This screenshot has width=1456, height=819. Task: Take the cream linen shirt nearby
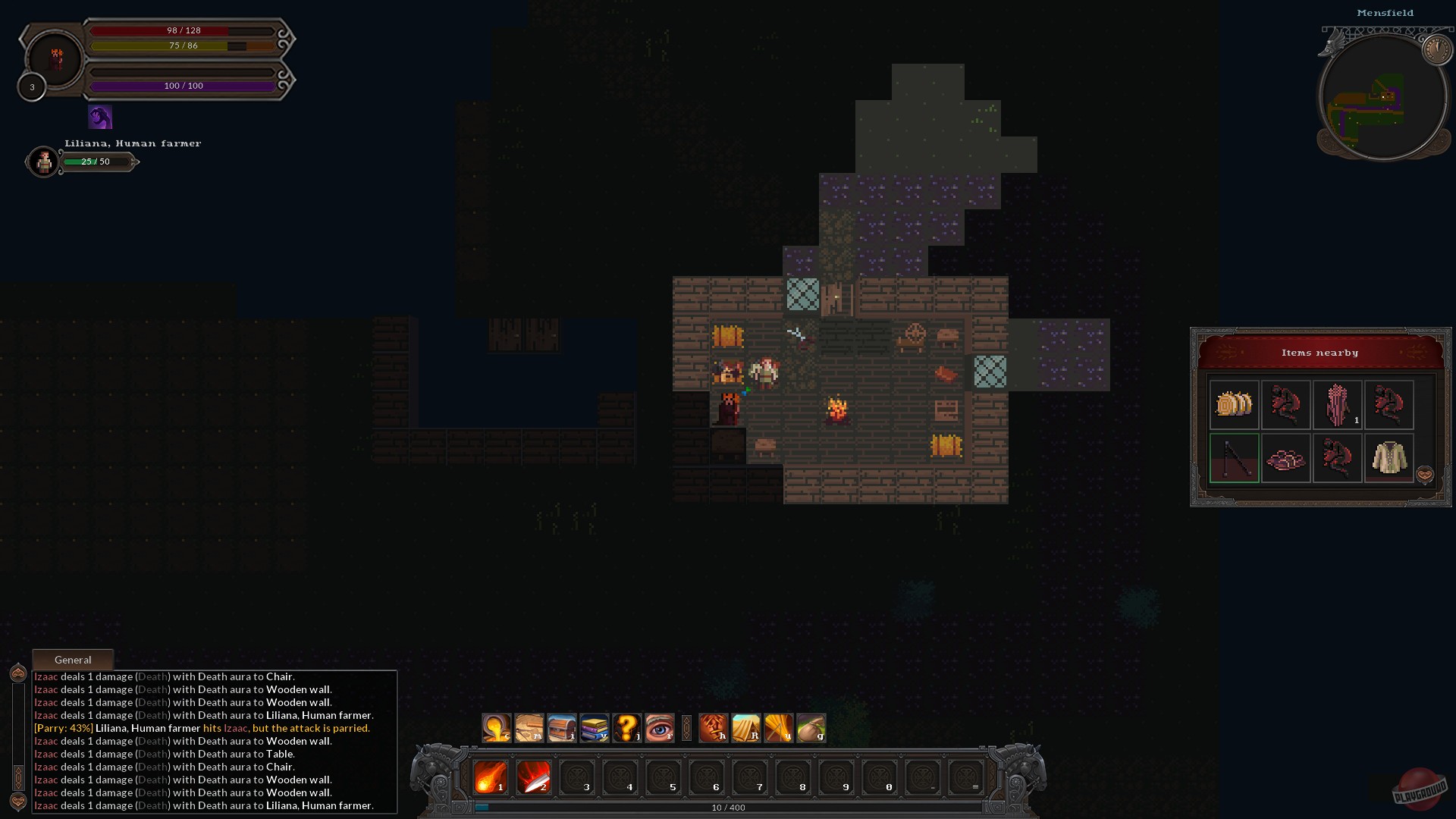[1389, 458]
